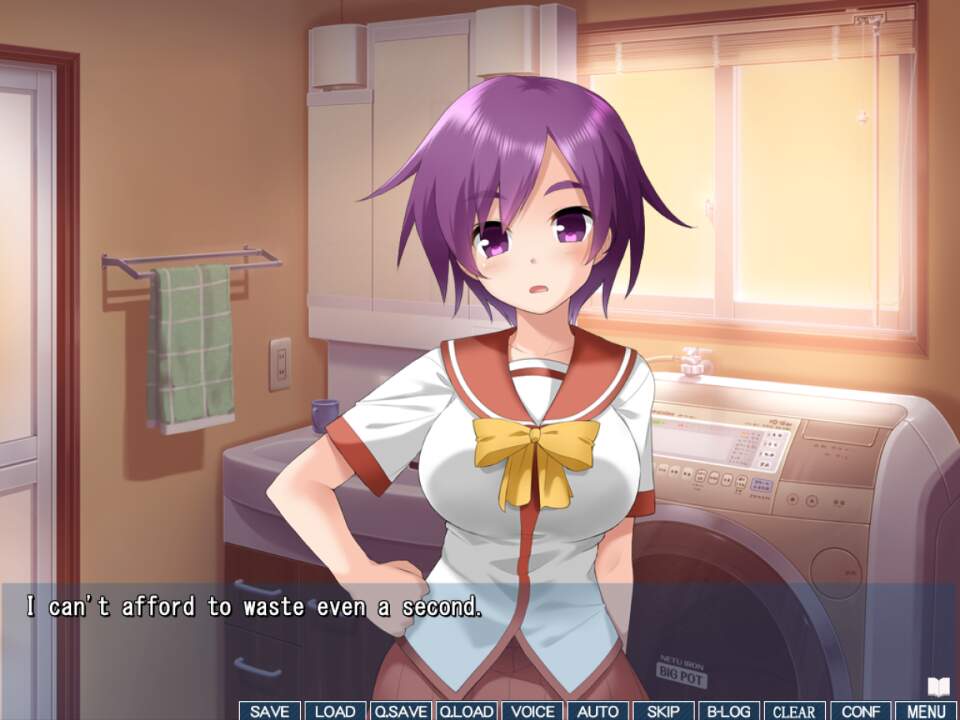This screenshot has width=960, height=720.
Task: Click the open book icon
Action: (938, 687)
